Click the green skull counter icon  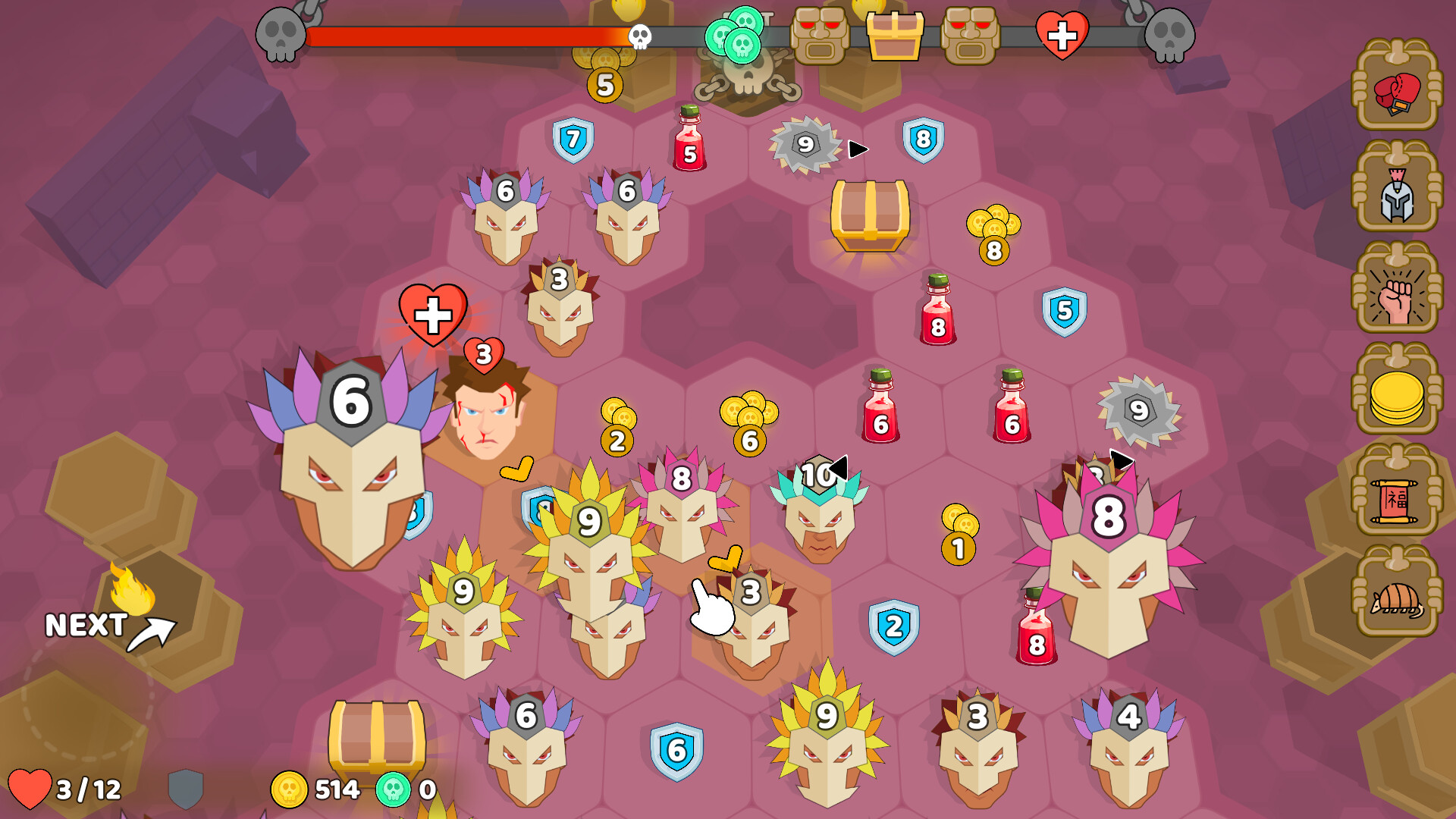pyautogui.click(x=392, y=789)
